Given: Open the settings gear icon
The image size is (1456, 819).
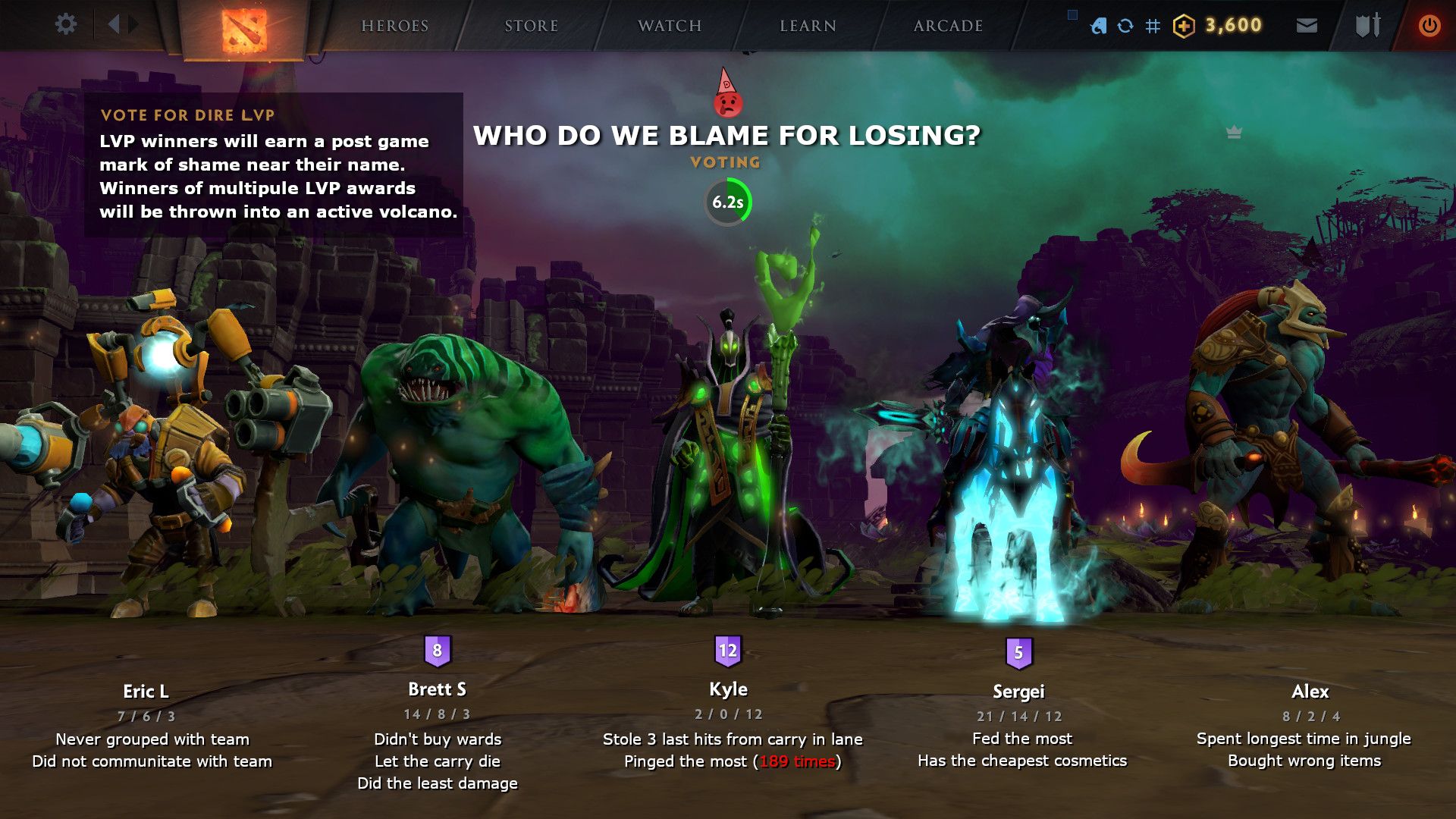Looking at the screenshot, I should point(66,25).
